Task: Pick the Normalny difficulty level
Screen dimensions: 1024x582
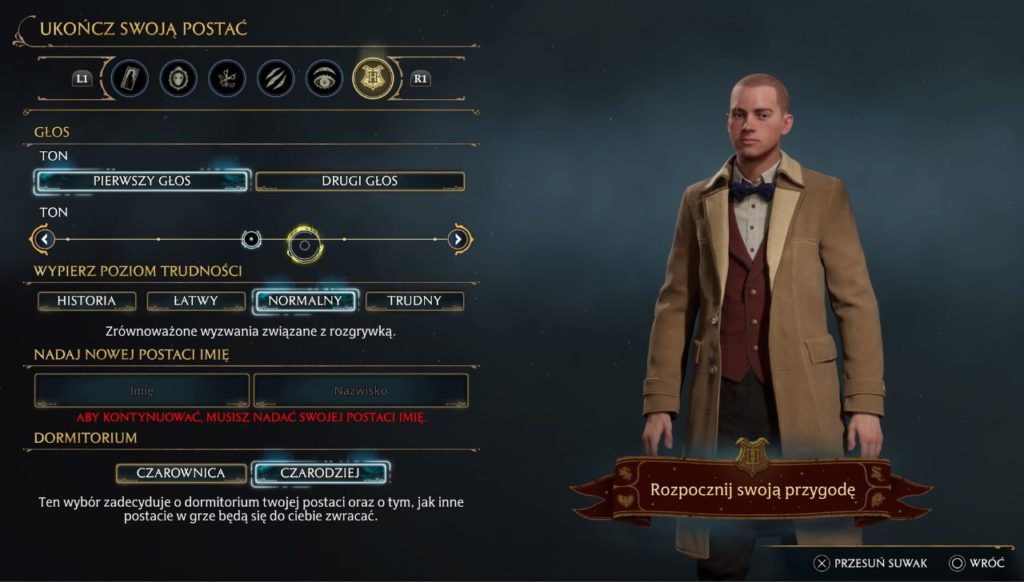Action: pos(305,300)
